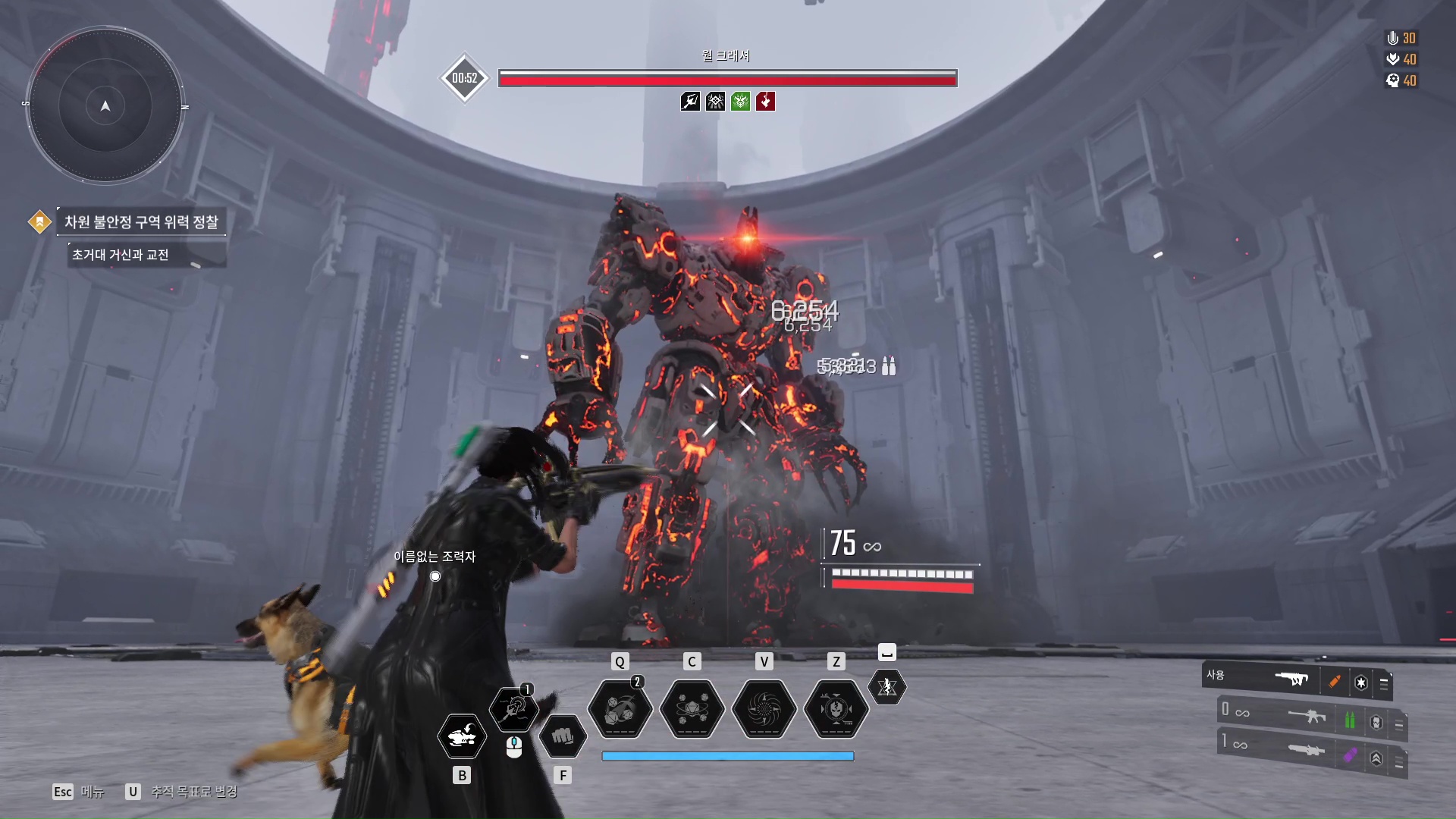Trigger the V skill spiral vortex icon
This screenshot has height=819, width=1456.
pos(764,709)
